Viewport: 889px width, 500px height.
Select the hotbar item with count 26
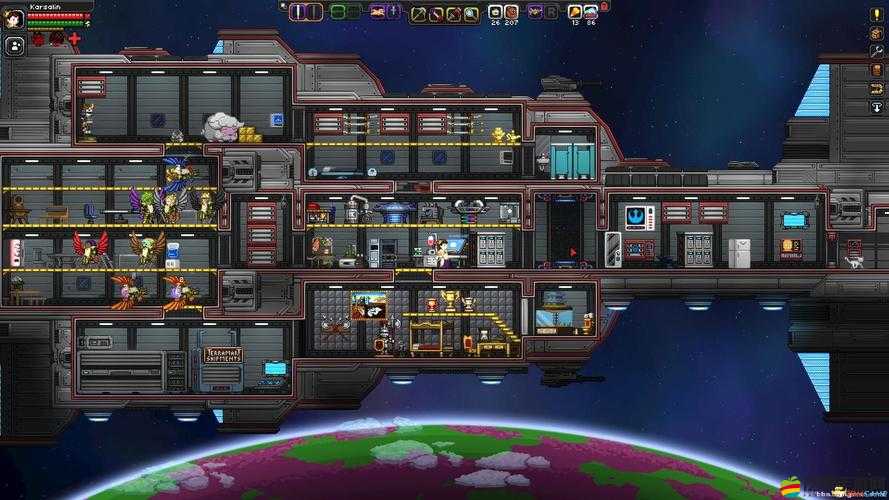[x=494, y=12]
